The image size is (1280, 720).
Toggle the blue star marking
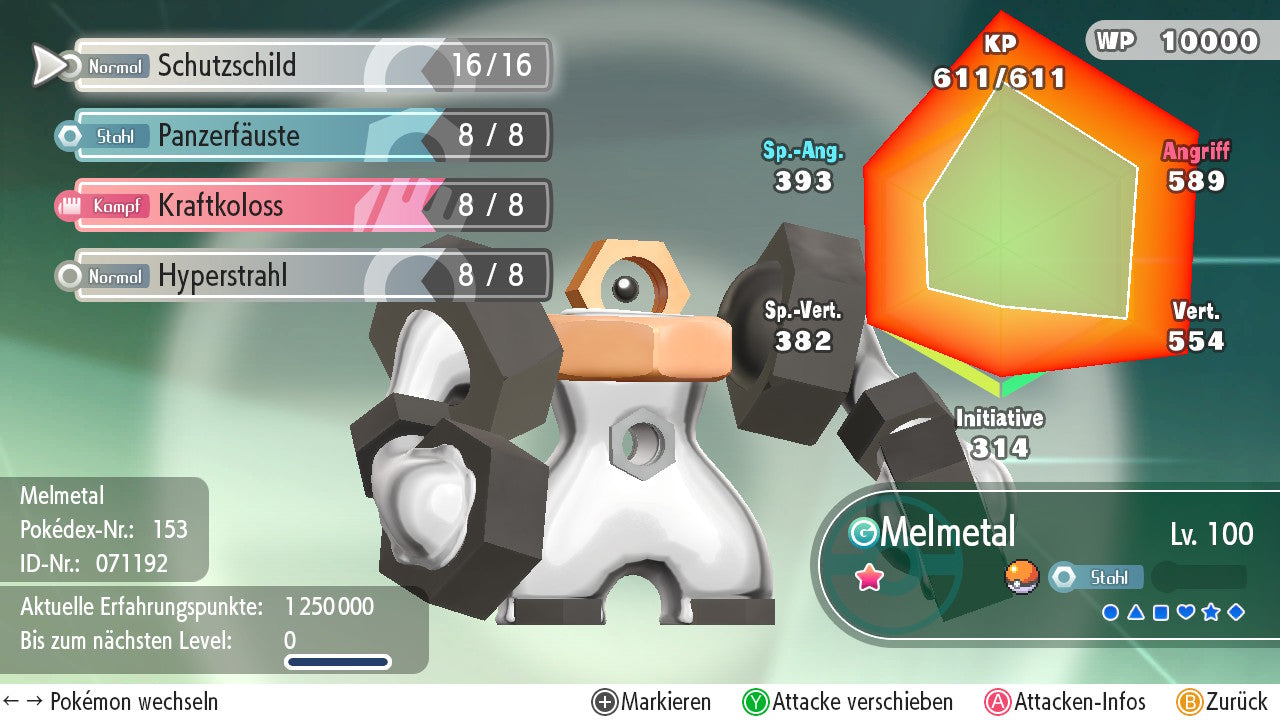[1210, 612]
